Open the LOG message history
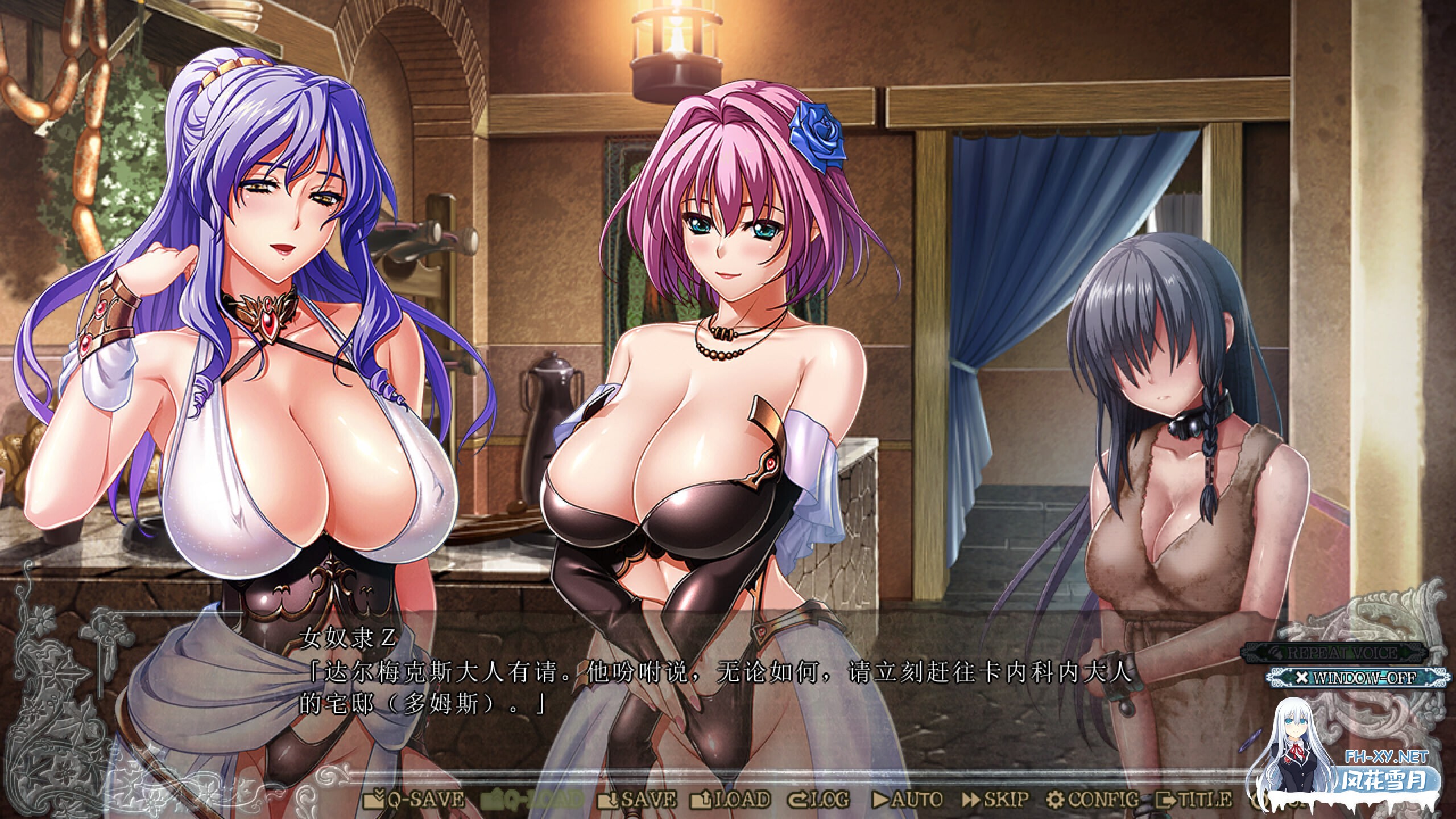 coord(830,801)
